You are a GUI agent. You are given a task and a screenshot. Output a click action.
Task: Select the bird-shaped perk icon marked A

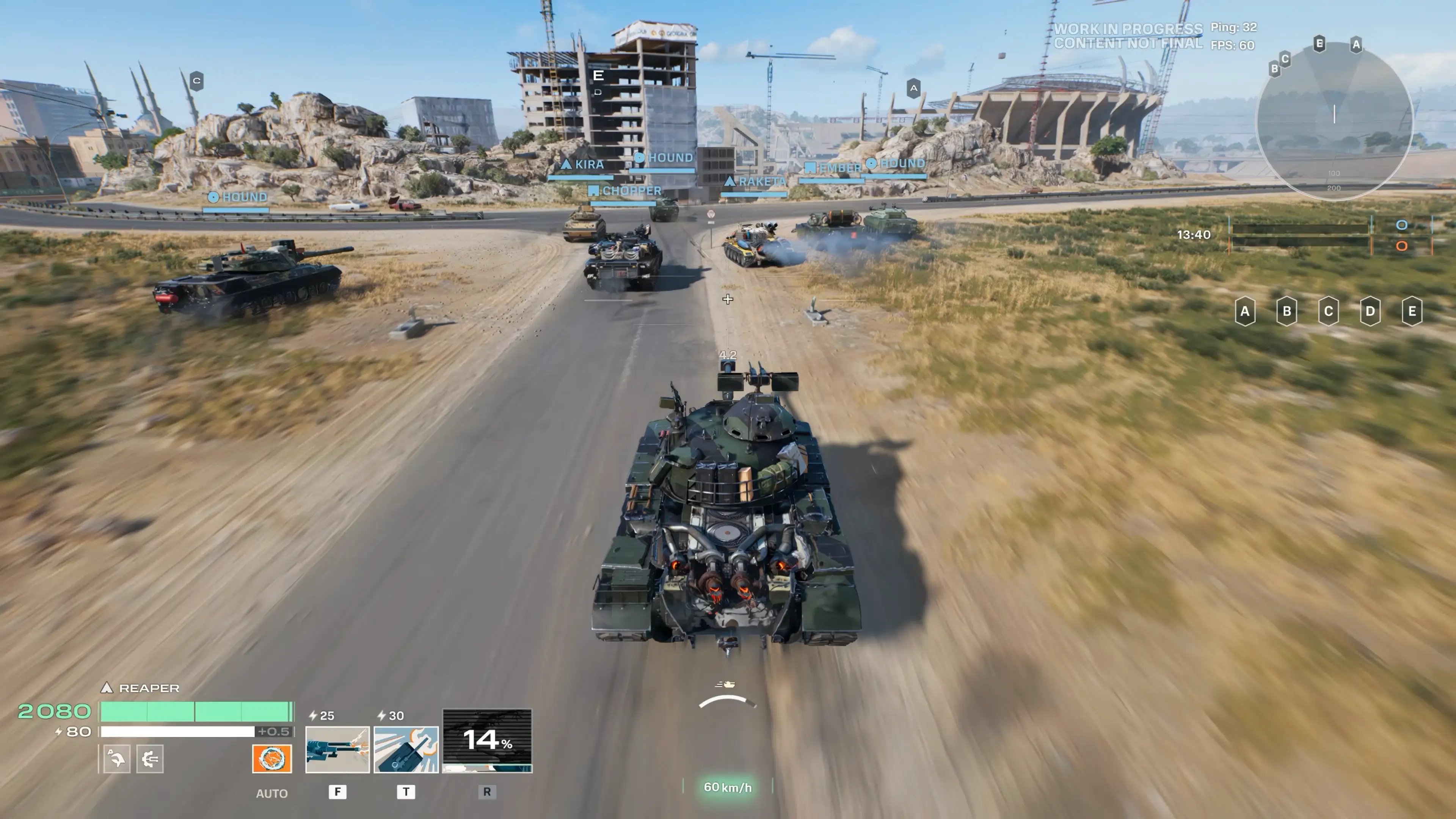(117, 758)
